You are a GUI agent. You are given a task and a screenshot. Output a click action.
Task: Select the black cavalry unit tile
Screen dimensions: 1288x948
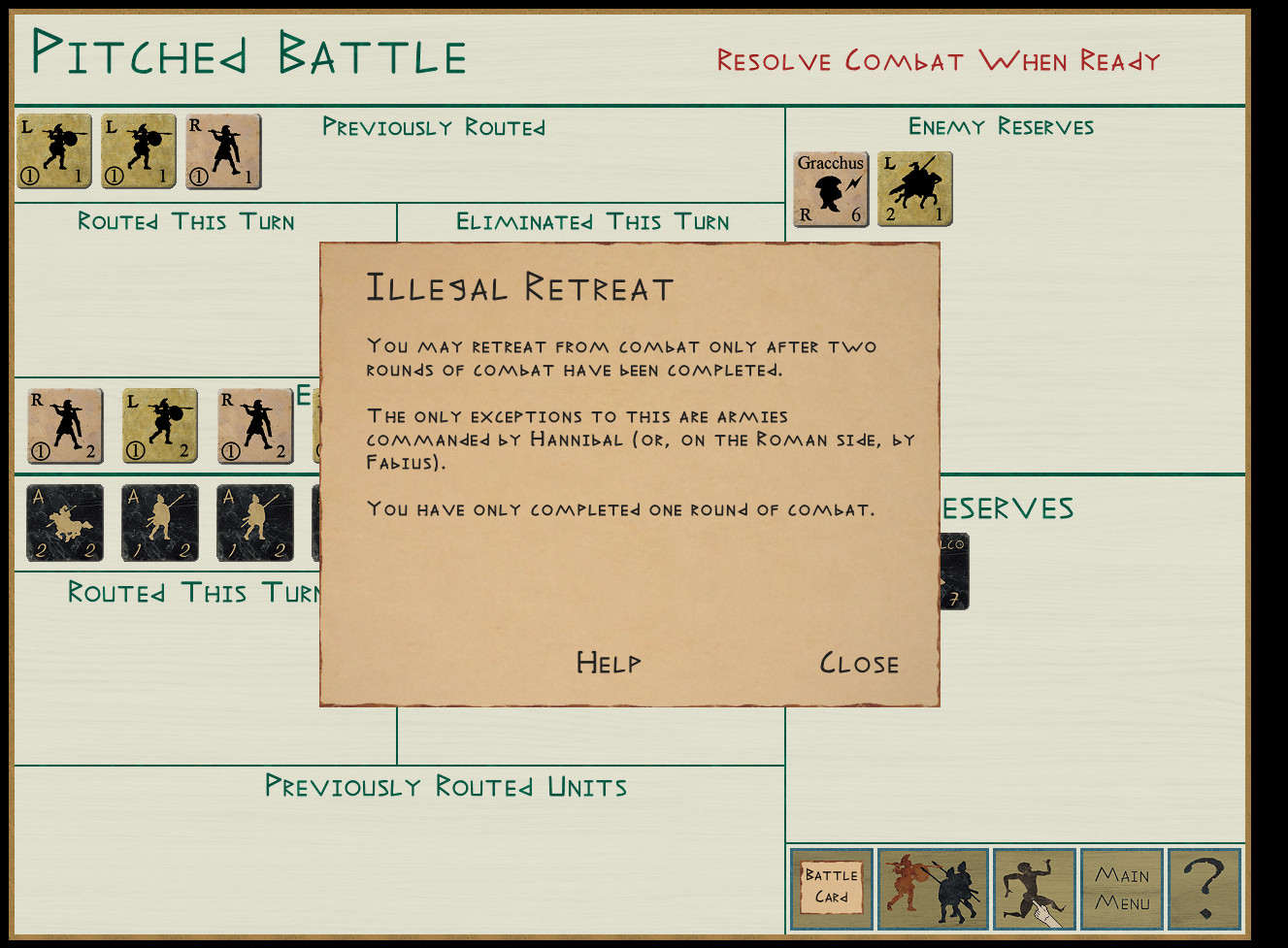tap(65, 523)
